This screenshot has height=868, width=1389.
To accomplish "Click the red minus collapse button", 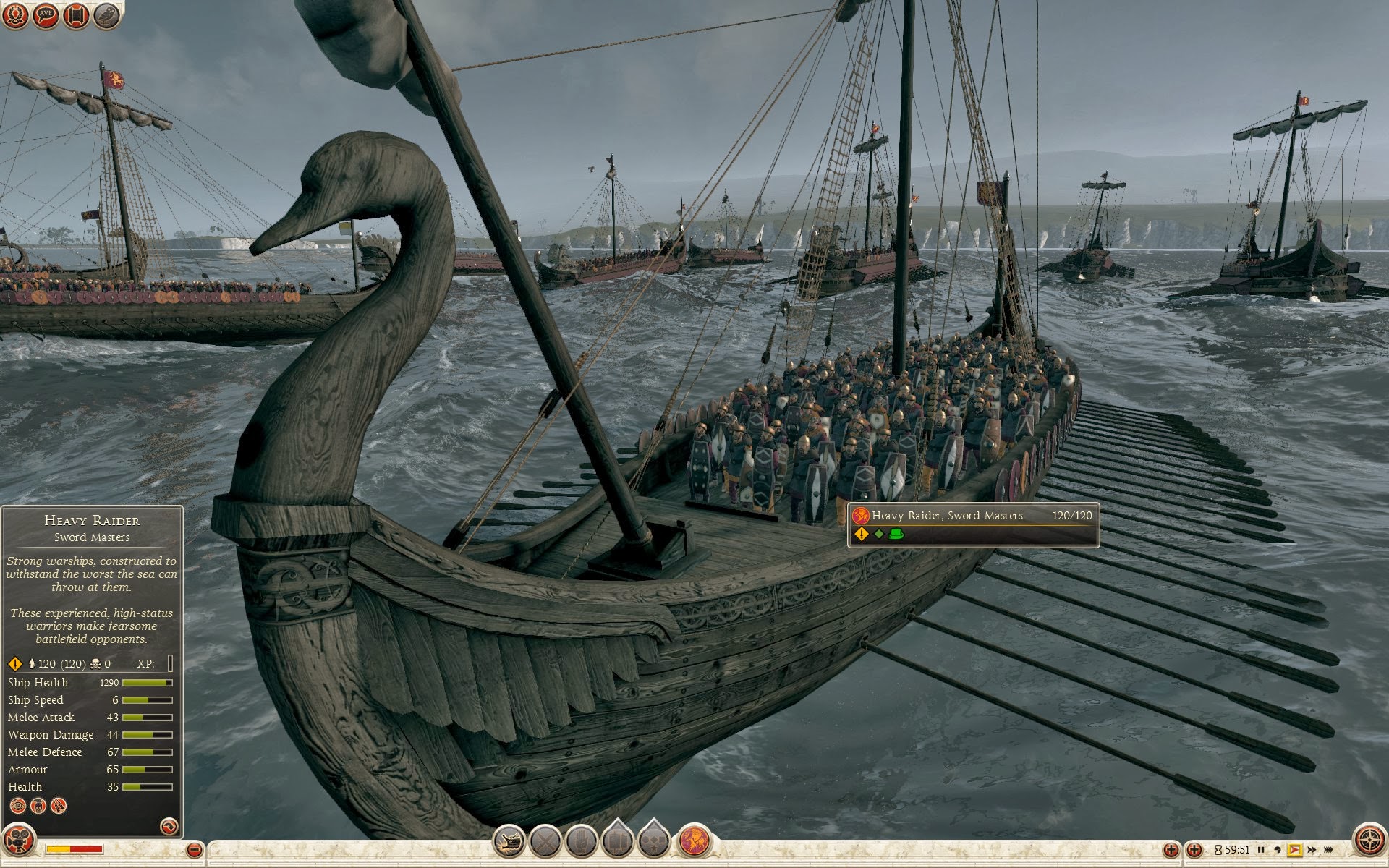I will (194, 849).
